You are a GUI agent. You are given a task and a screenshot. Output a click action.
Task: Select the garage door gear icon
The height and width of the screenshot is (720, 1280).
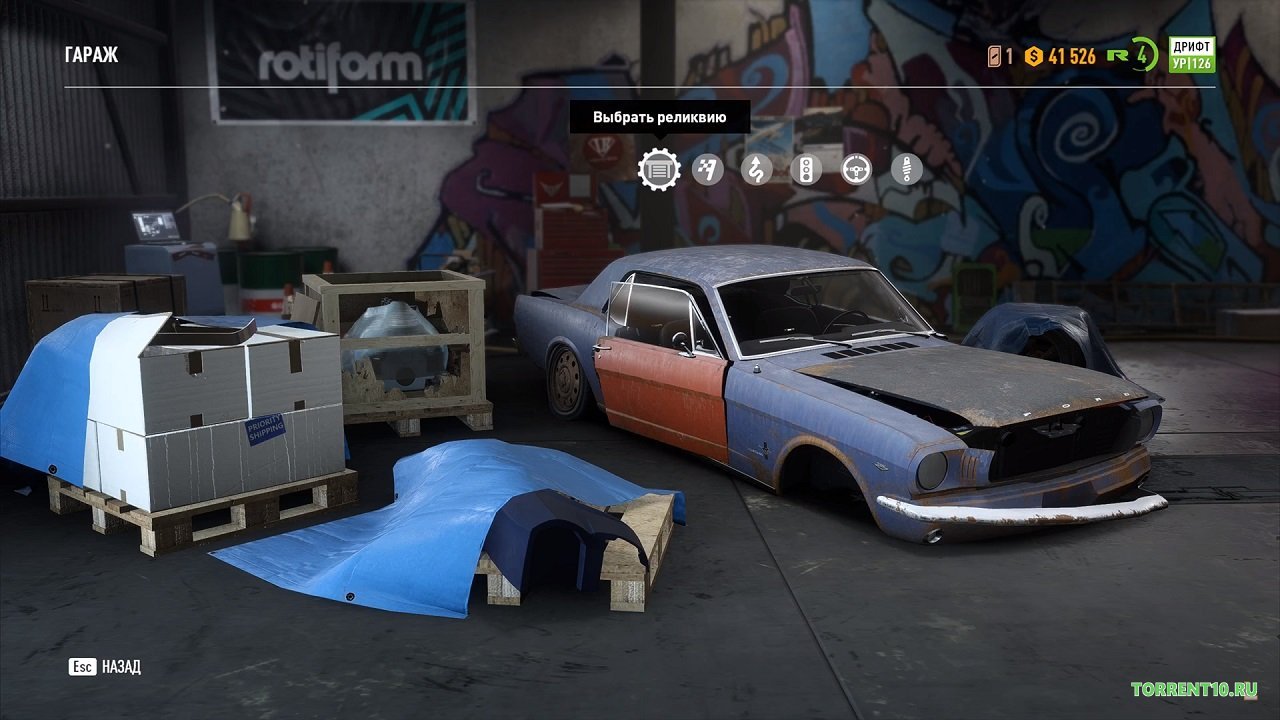(659, 170)
